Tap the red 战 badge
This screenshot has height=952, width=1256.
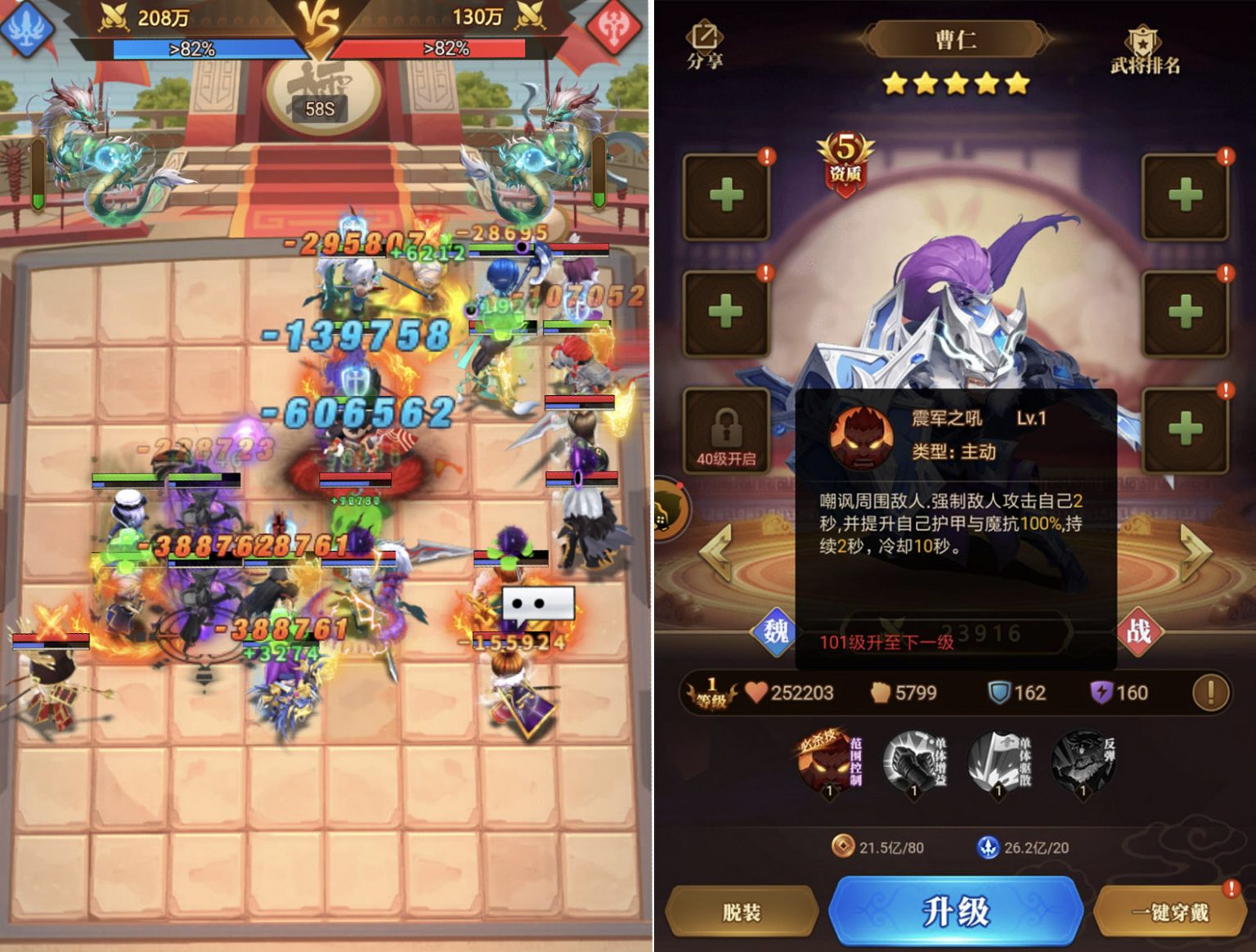[1139, 631]
